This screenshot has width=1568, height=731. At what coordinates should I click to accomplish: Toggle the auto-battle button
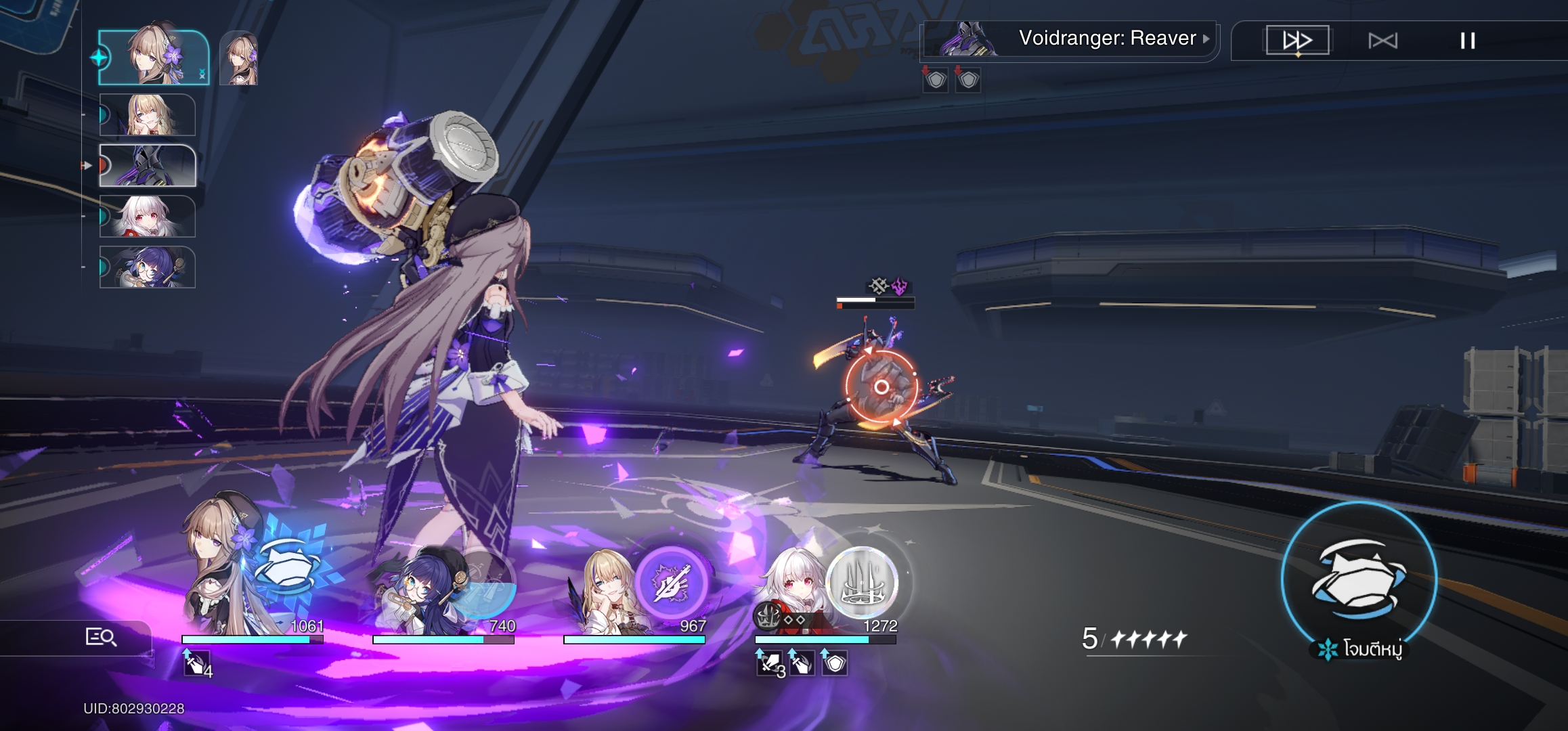[1382, 41]
